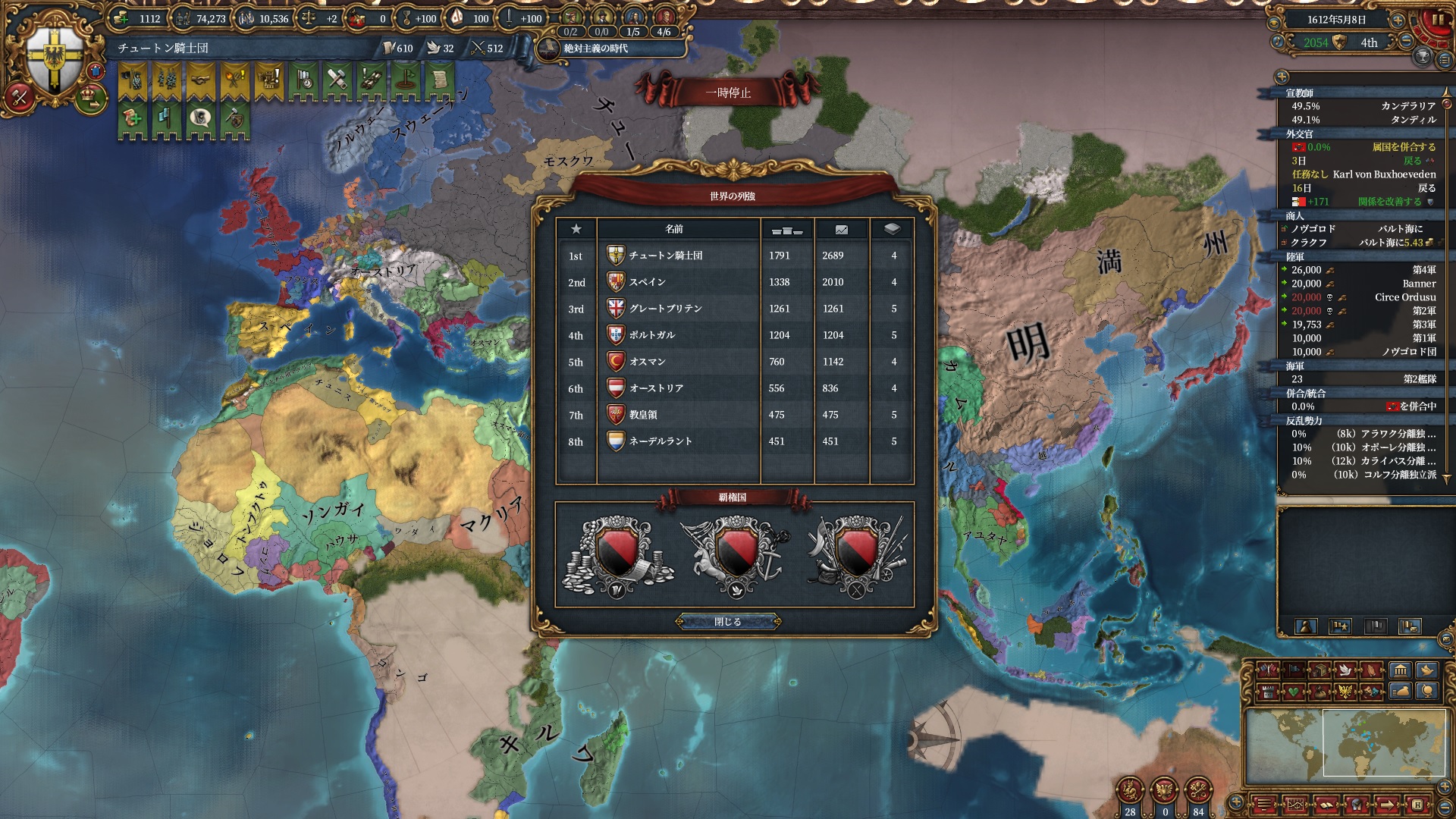Click the economic hegemon shield with coins
Viewport: 1456px width, 819px height.
[x=617, y=557]
